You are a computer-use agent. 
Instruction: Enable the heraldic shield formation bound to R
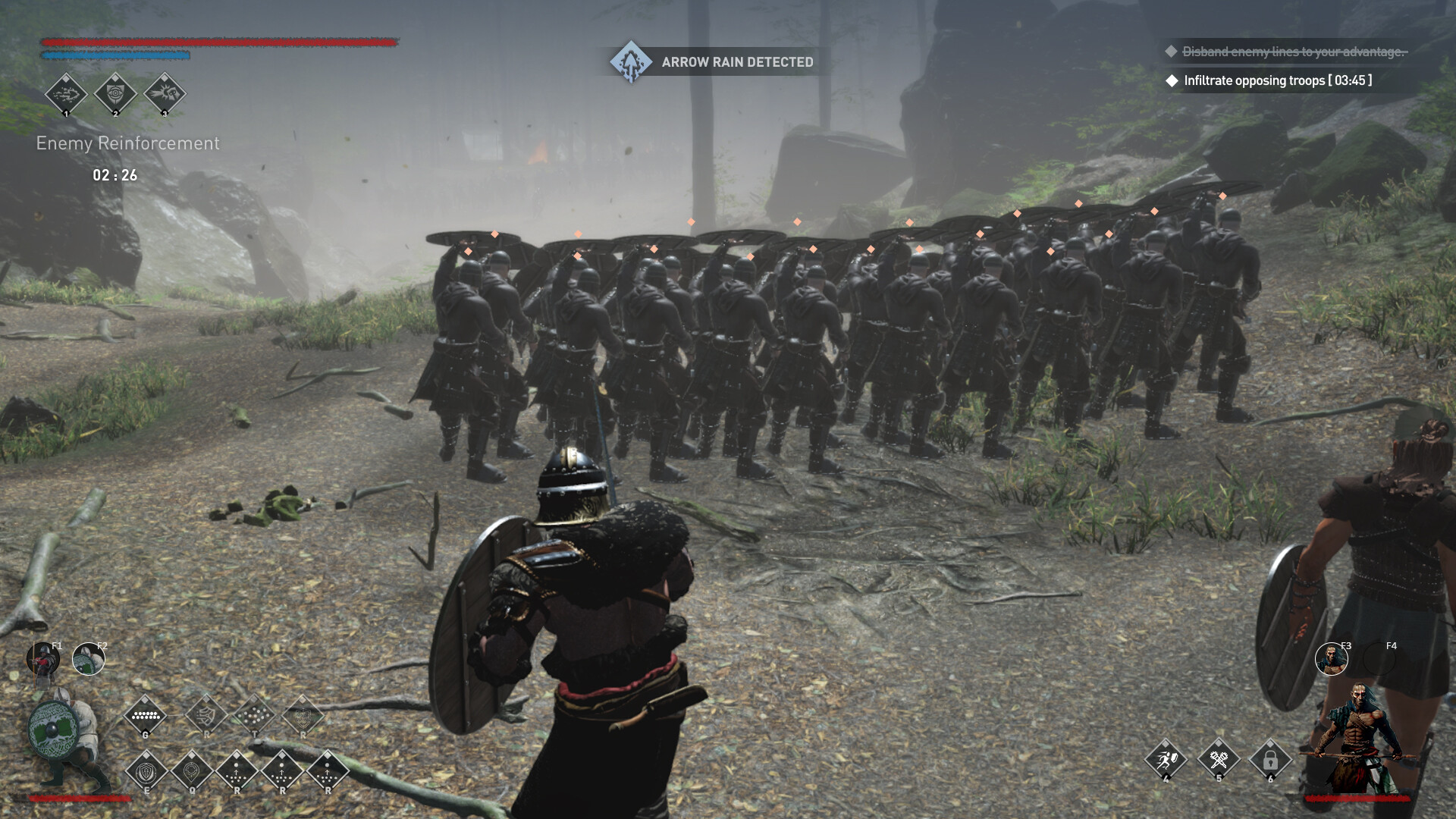pos(303,717)
